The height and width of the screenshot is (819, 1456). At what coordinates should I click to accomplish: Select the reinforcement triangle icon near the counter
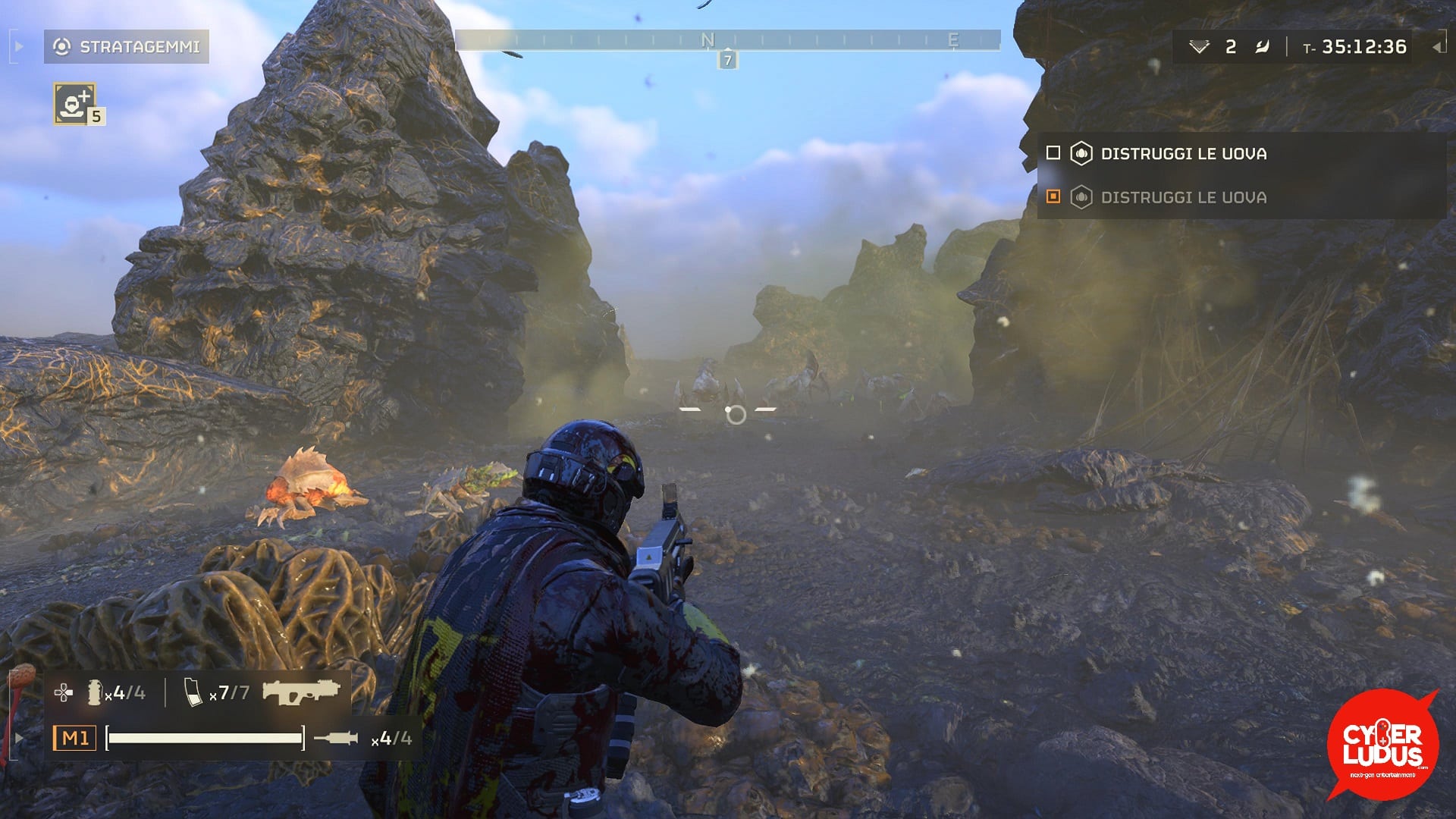(1200, 45)
